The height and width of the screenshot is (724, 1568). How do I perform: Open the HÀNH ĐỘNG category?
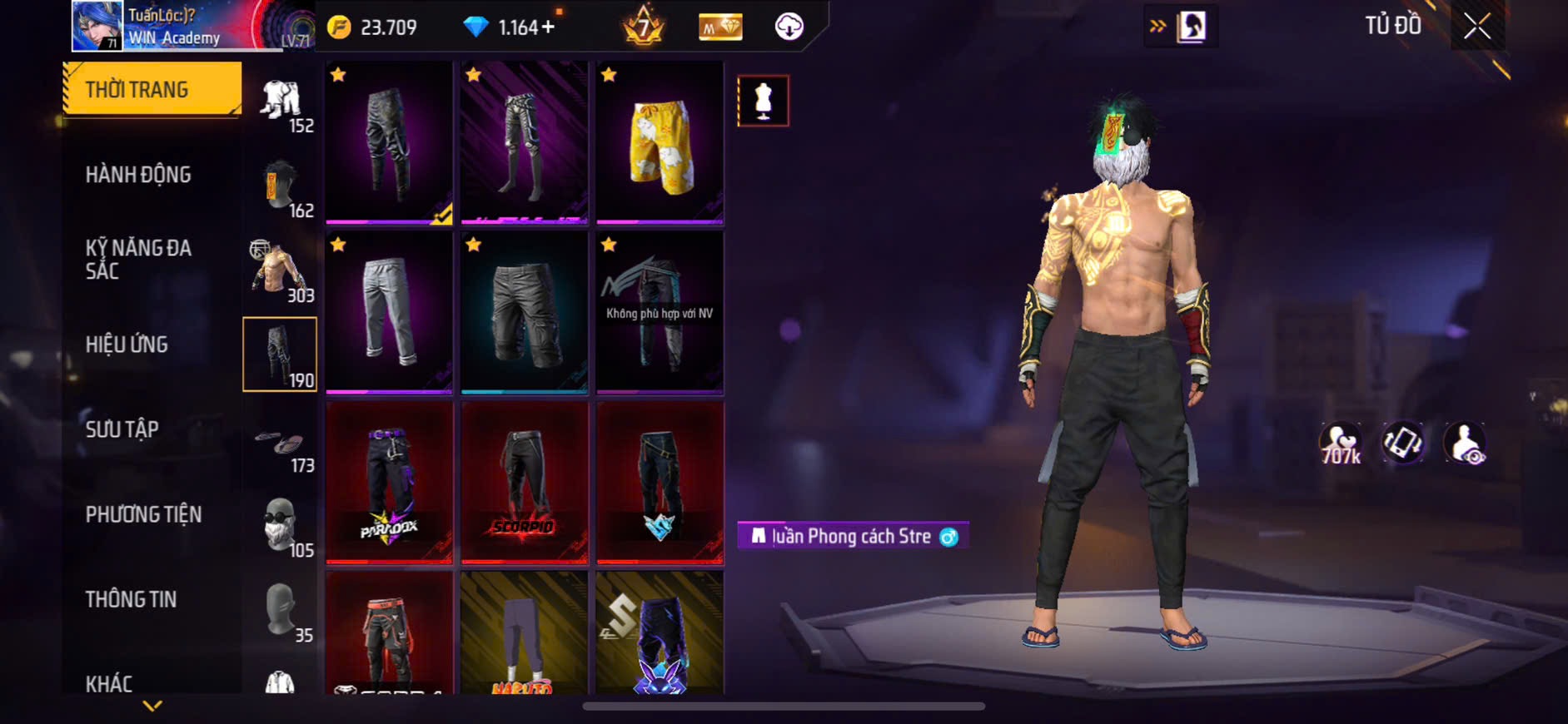(x=139, y=175)
